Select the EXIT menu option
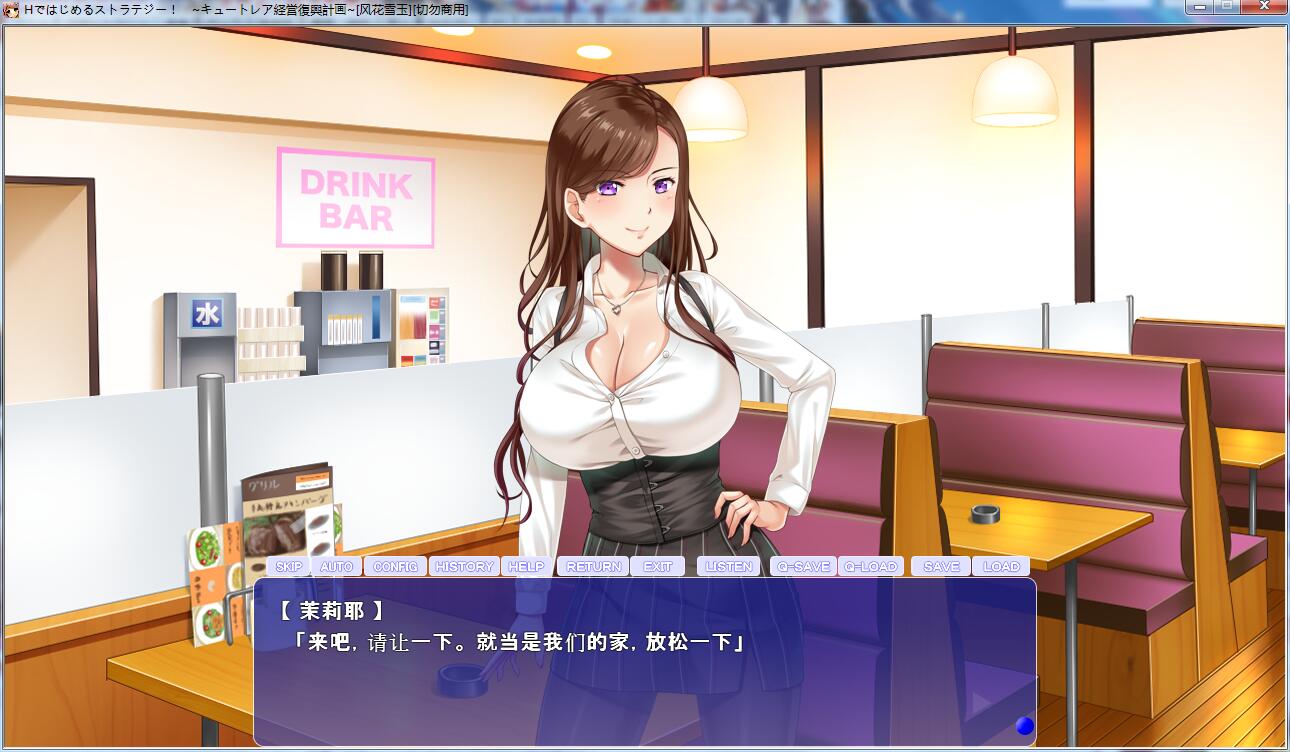The width and height of the screenshot is (1290, 752). coord(658,566)
